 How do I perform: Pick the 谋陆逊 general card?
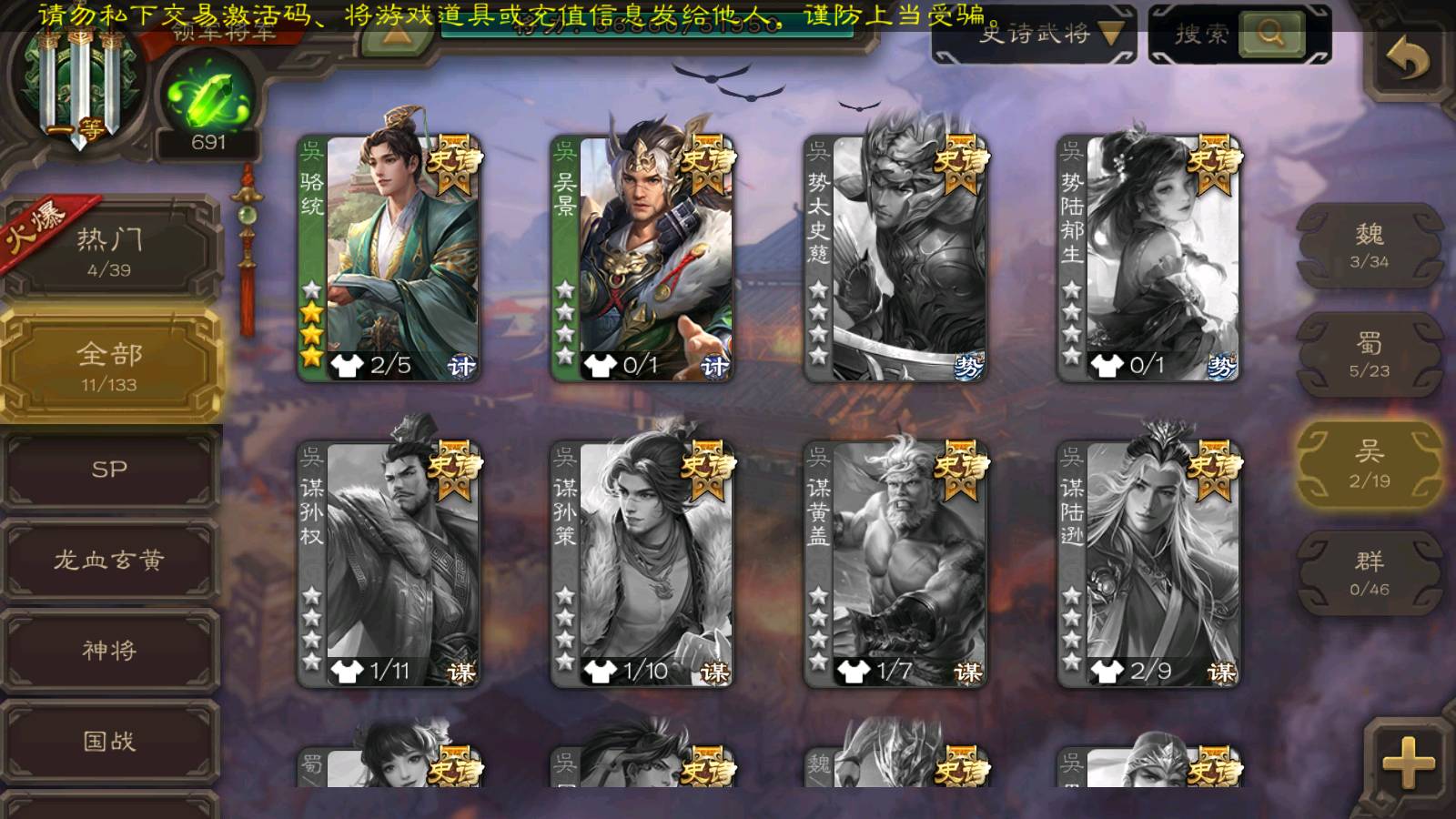point(1148,564)
